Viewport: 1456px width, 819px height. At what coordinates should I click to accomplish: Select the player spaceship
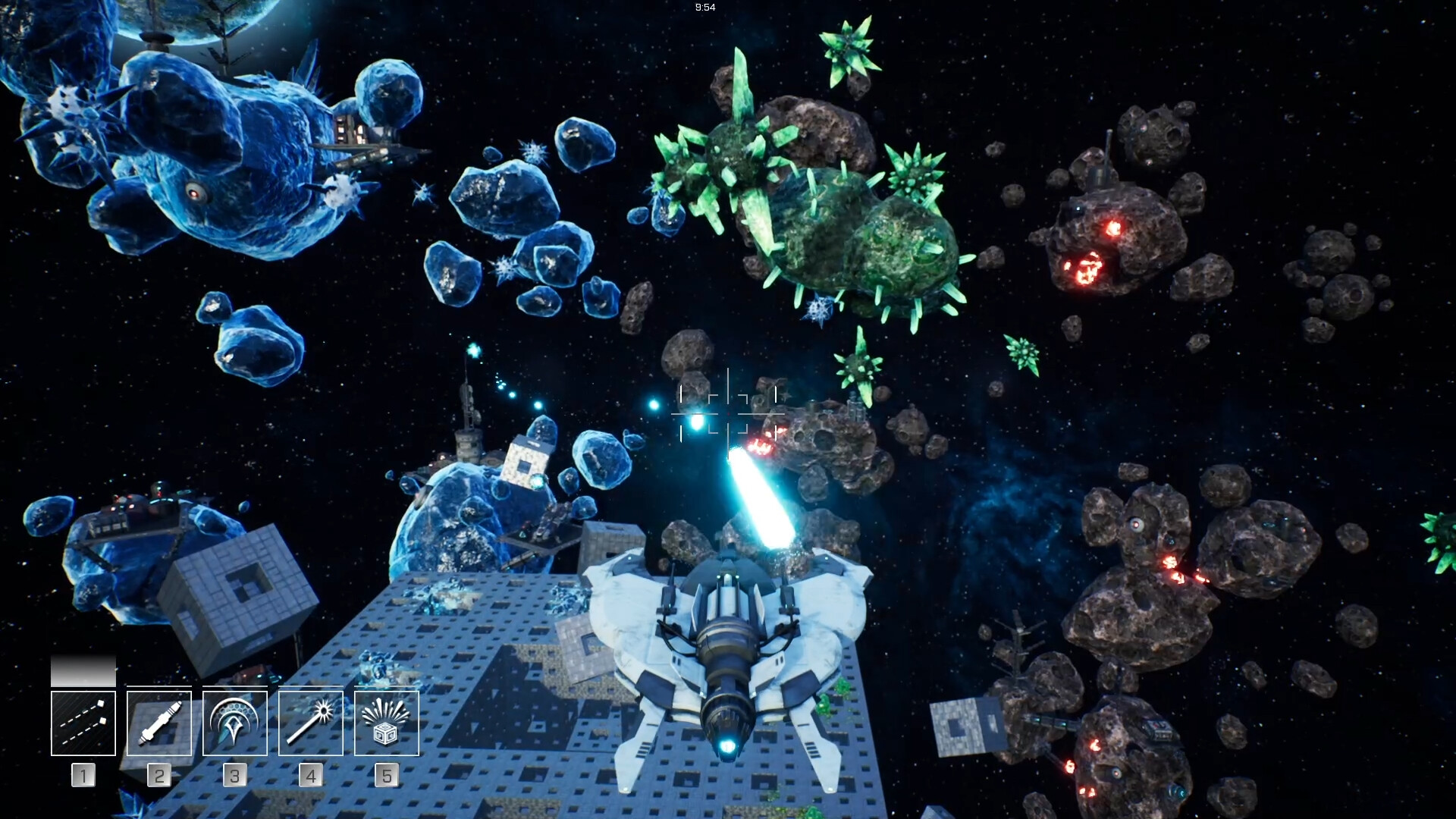(x=728, y=652)
